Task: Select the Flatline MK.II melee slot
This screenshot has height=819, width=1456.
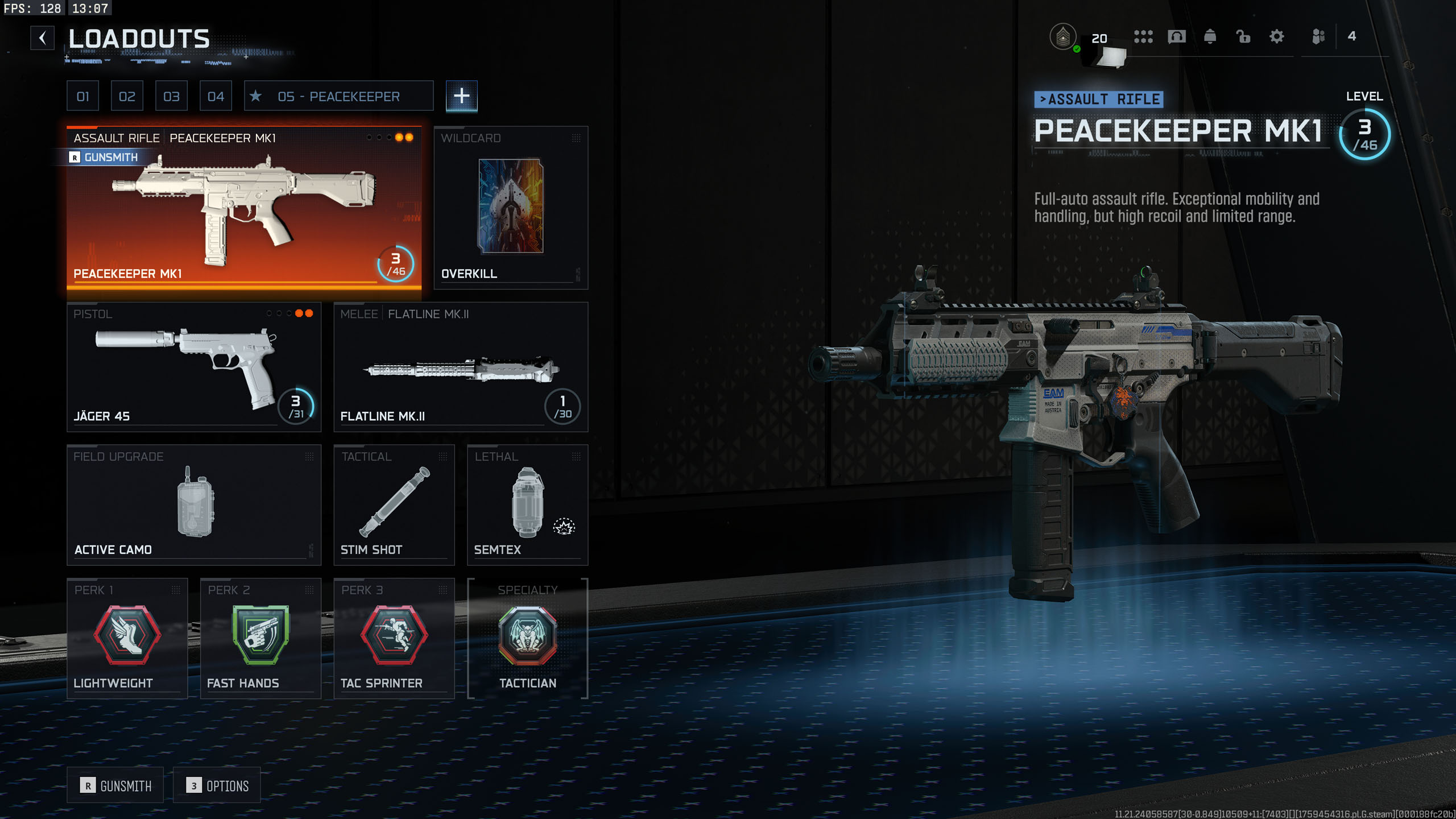Action: pyautogui.click(x=461, y=367)
